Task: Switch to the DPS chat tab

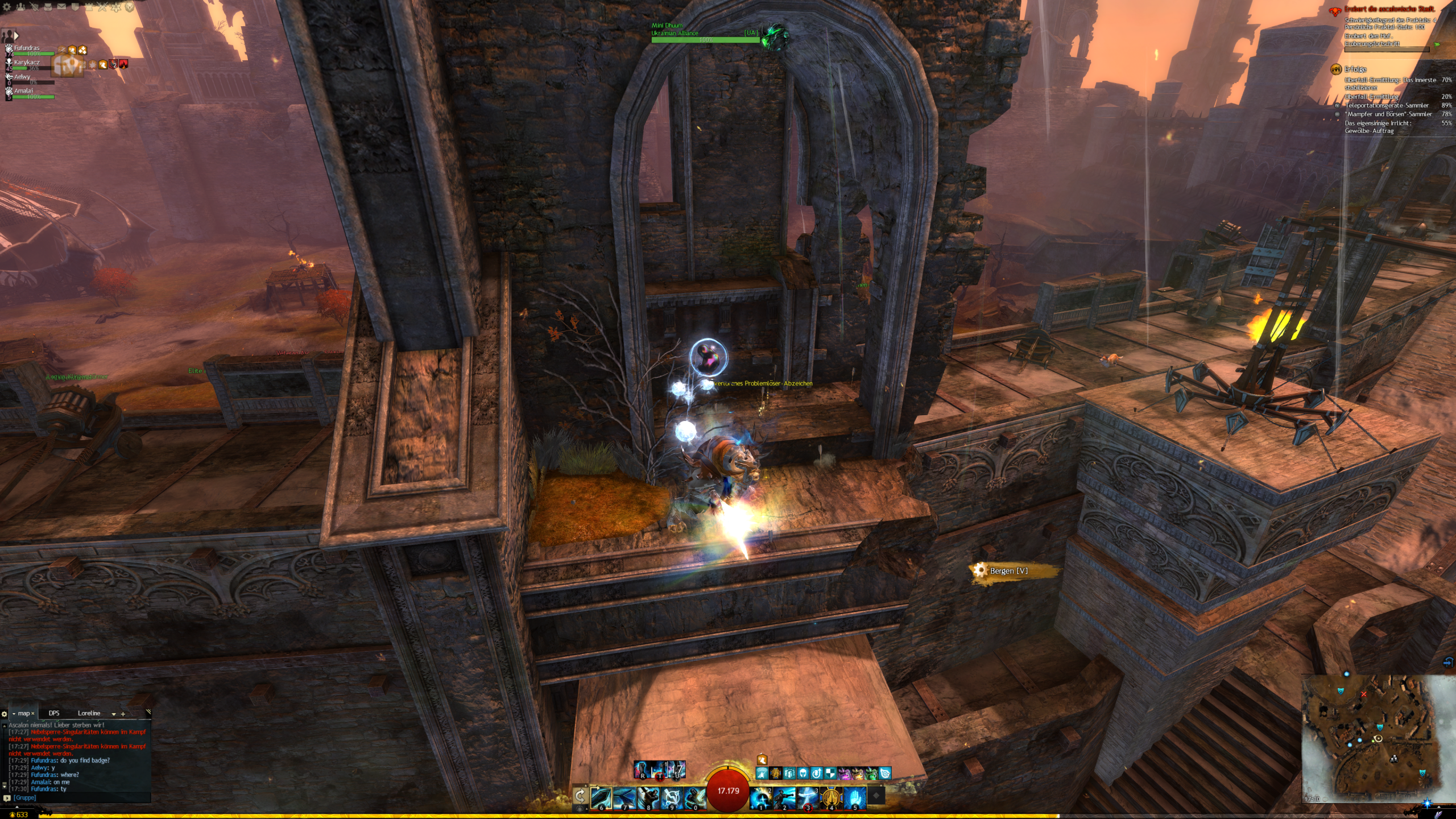Action: [x=54, y=713]
